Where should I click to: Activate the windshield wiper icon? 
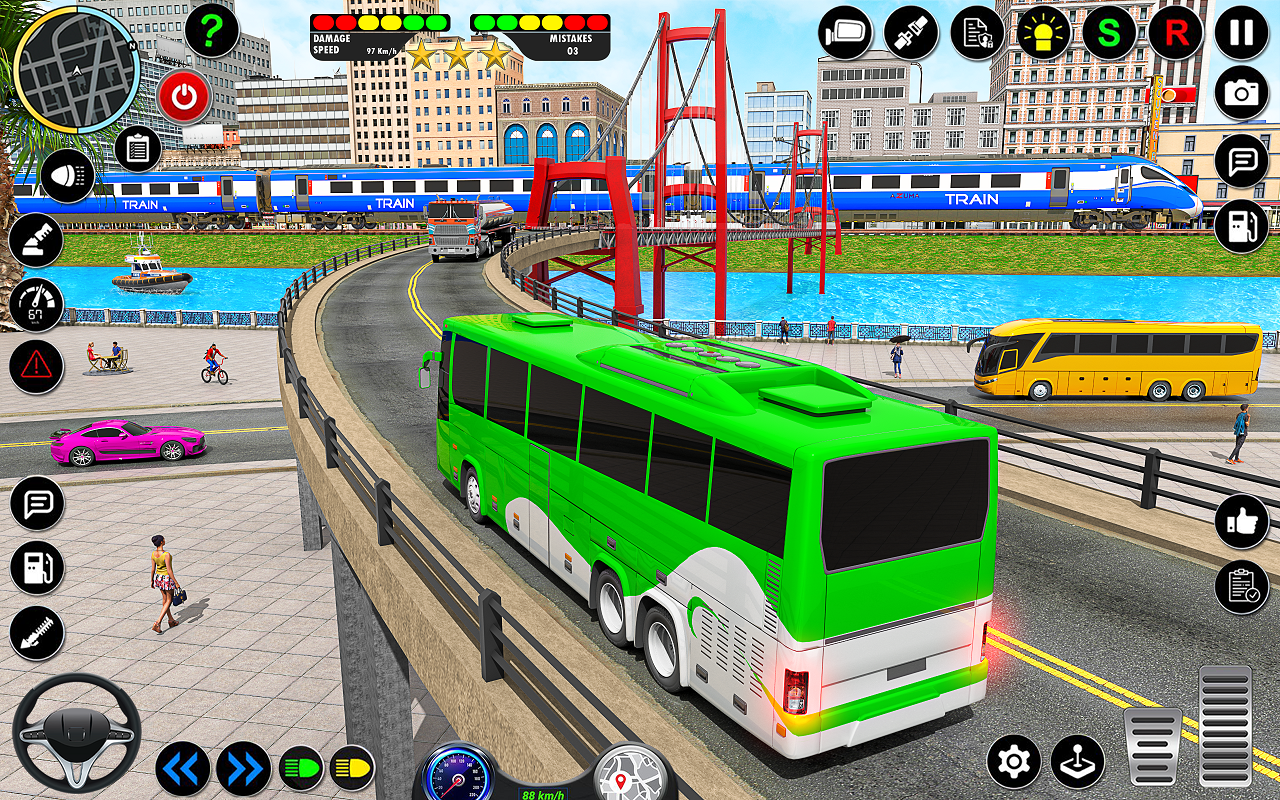coord(37,241)
